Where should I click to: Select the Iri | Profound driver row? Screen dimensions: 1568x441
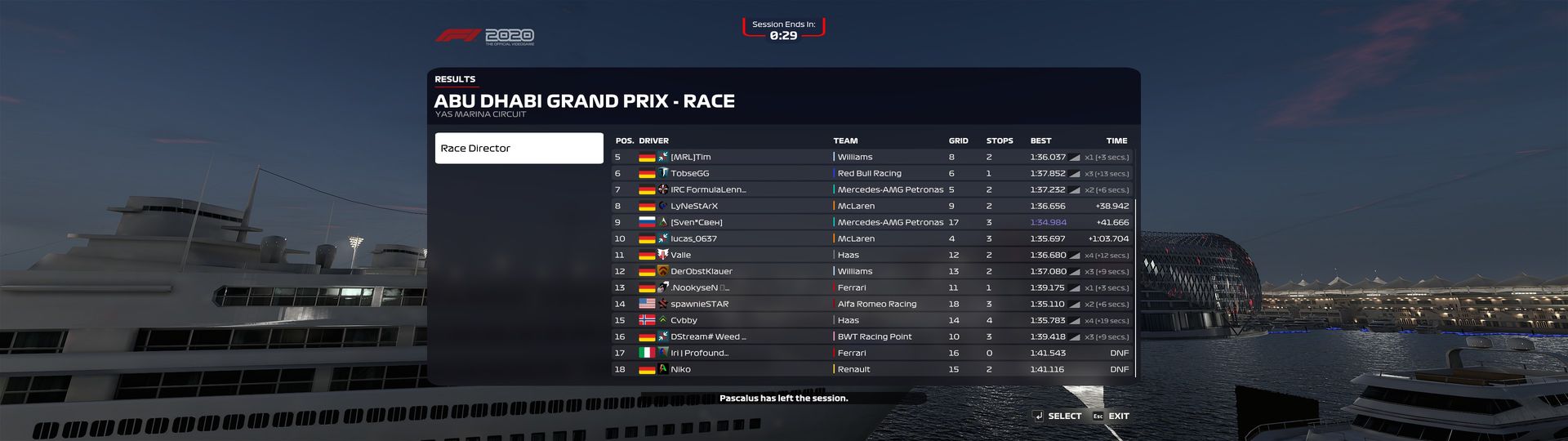tap(871, 353)
